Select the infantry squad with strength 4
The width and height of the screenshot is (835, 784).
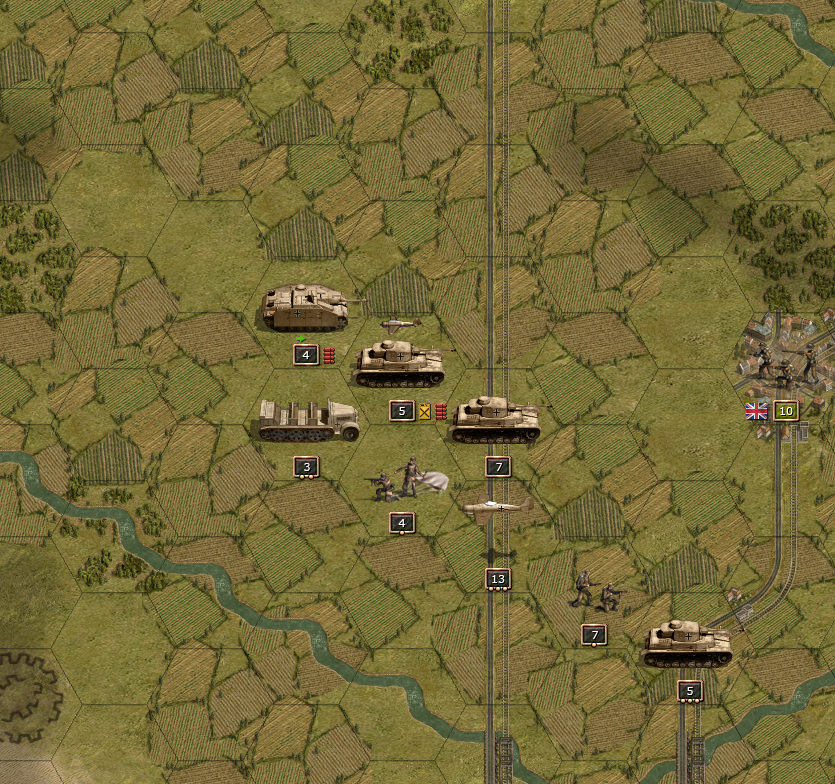click(x=403, y=481)
